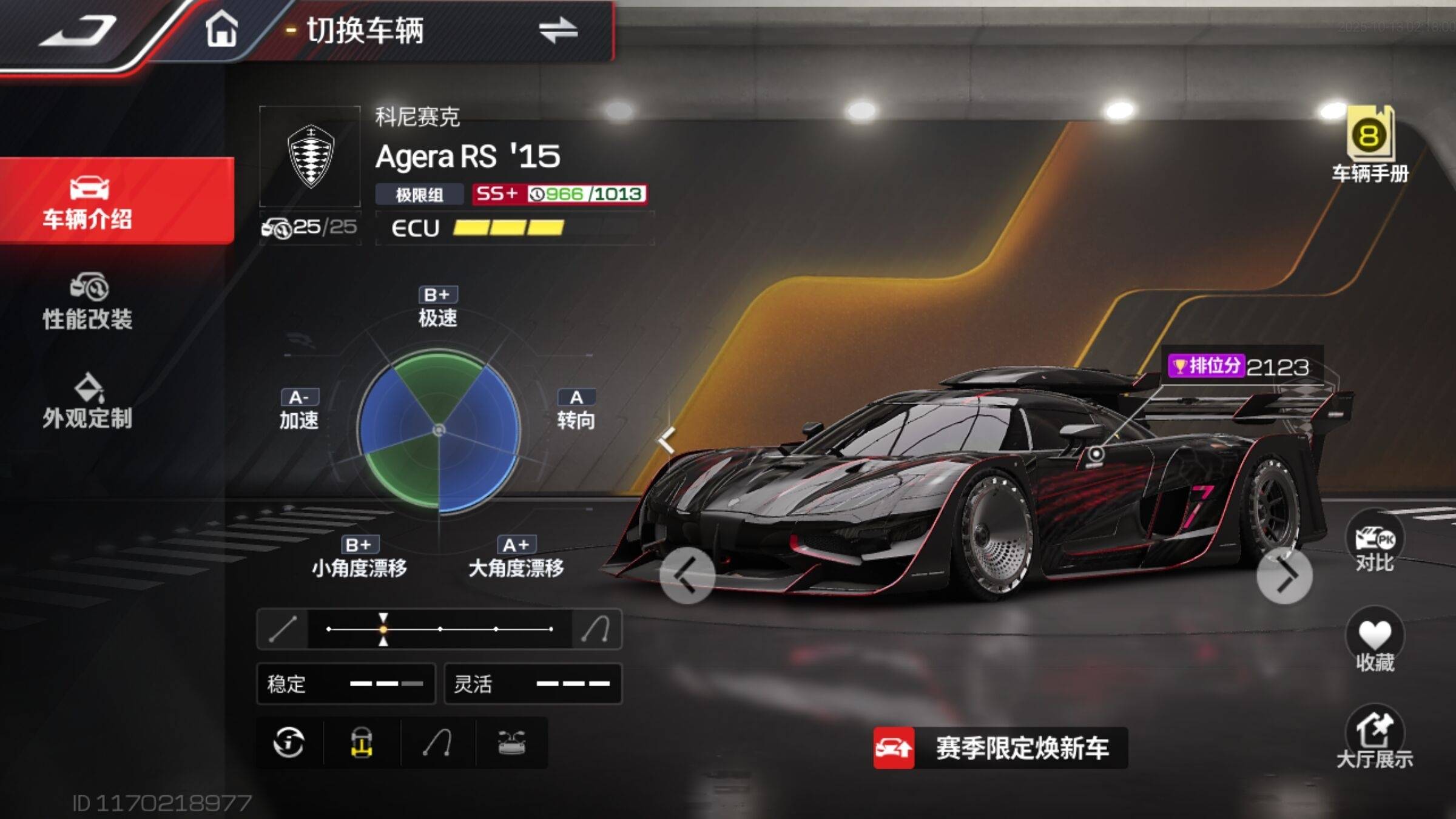Screen dimensions: 1456x819
Task: Open the circular info icon
Action: click(289, 743)
